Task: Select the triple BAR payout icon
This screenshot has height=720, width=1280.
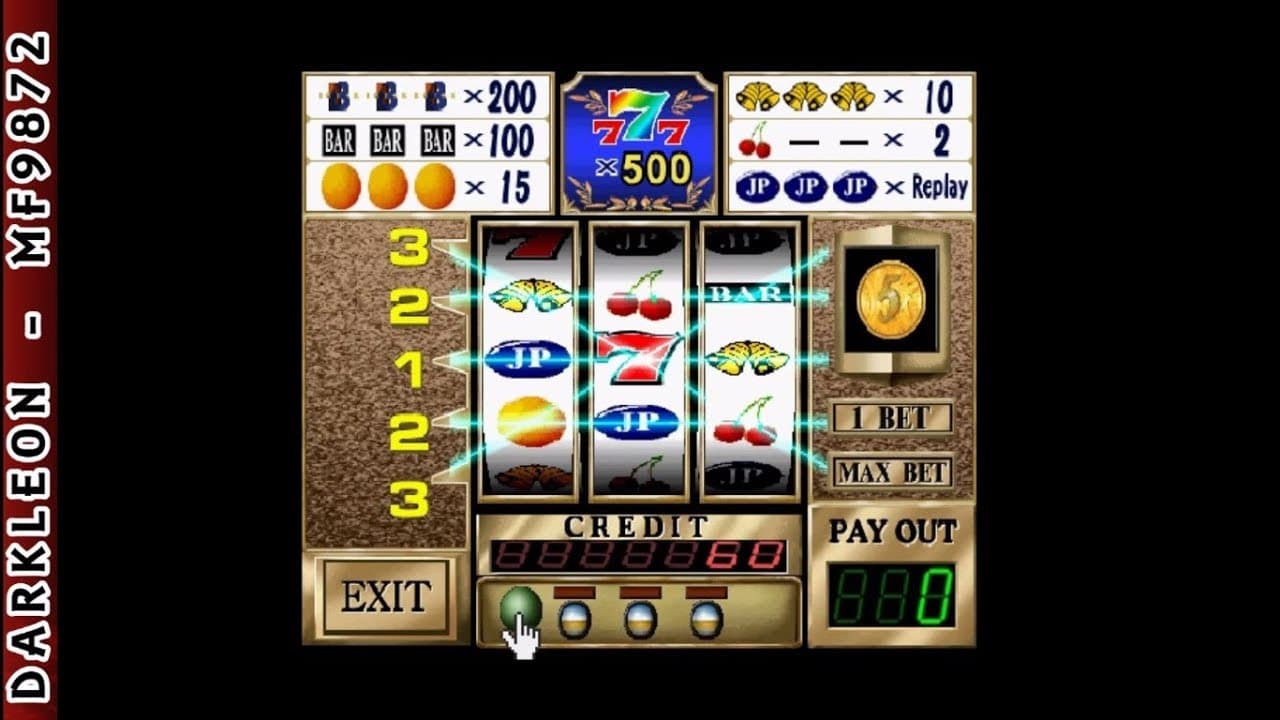Action: (x=388, y=140)
